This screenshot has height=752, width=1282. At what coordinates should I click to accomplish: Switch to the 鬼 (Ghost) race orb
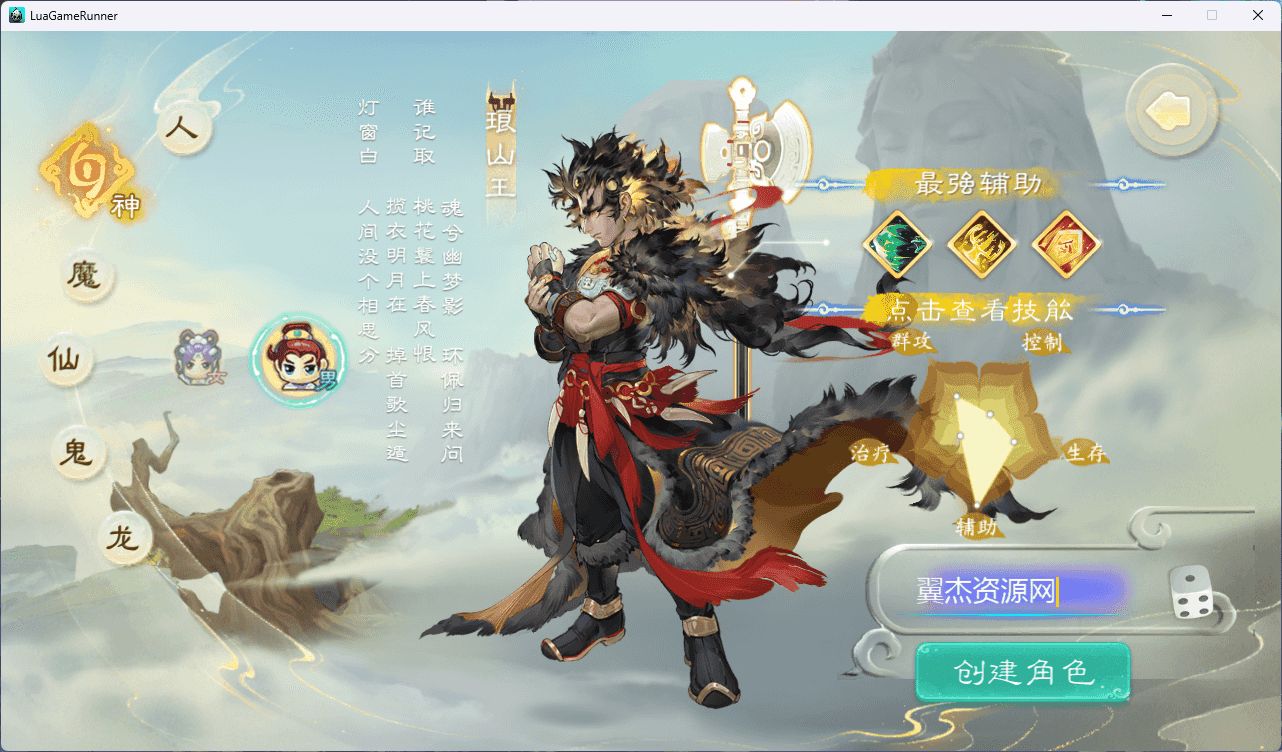[x=77, y=452]
